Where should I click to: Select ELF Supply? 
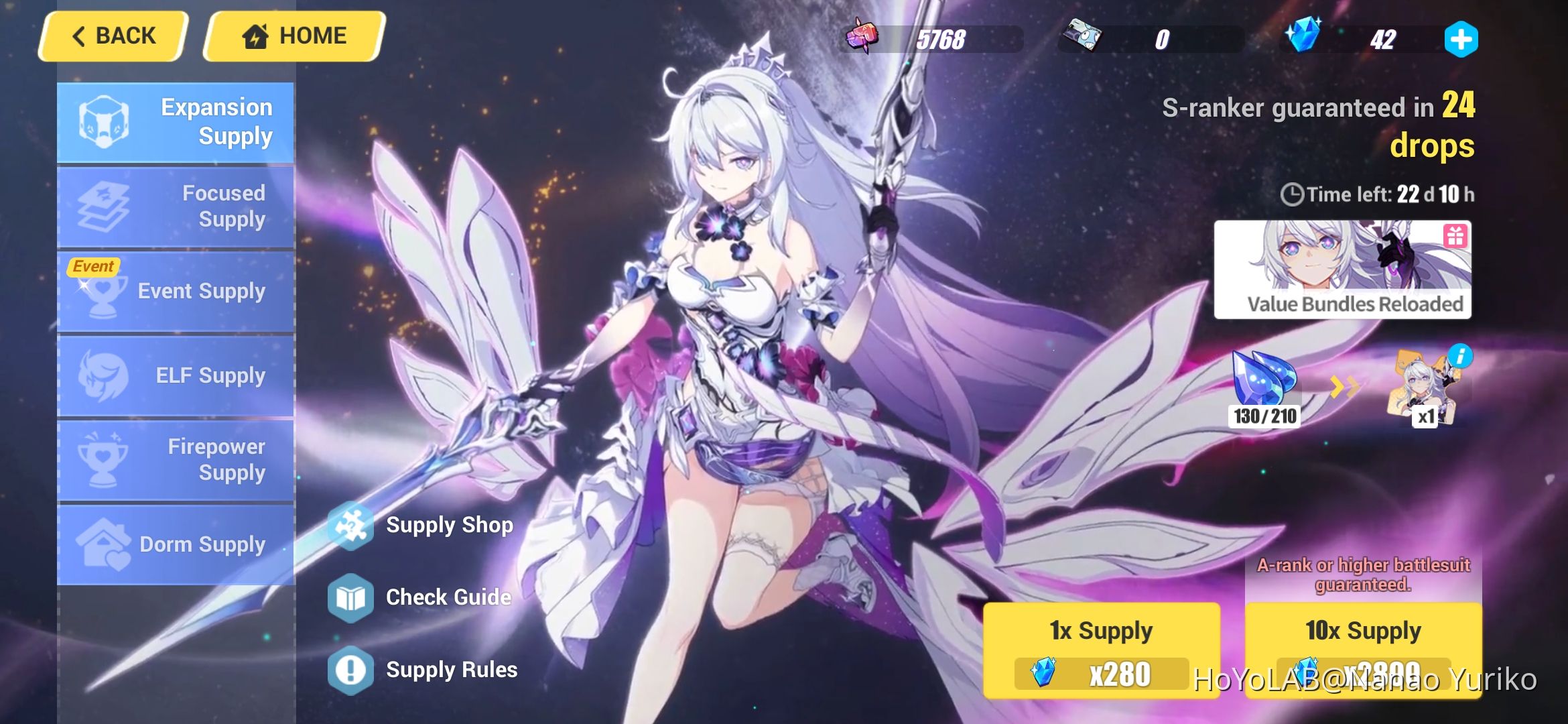tap(176, 375)
